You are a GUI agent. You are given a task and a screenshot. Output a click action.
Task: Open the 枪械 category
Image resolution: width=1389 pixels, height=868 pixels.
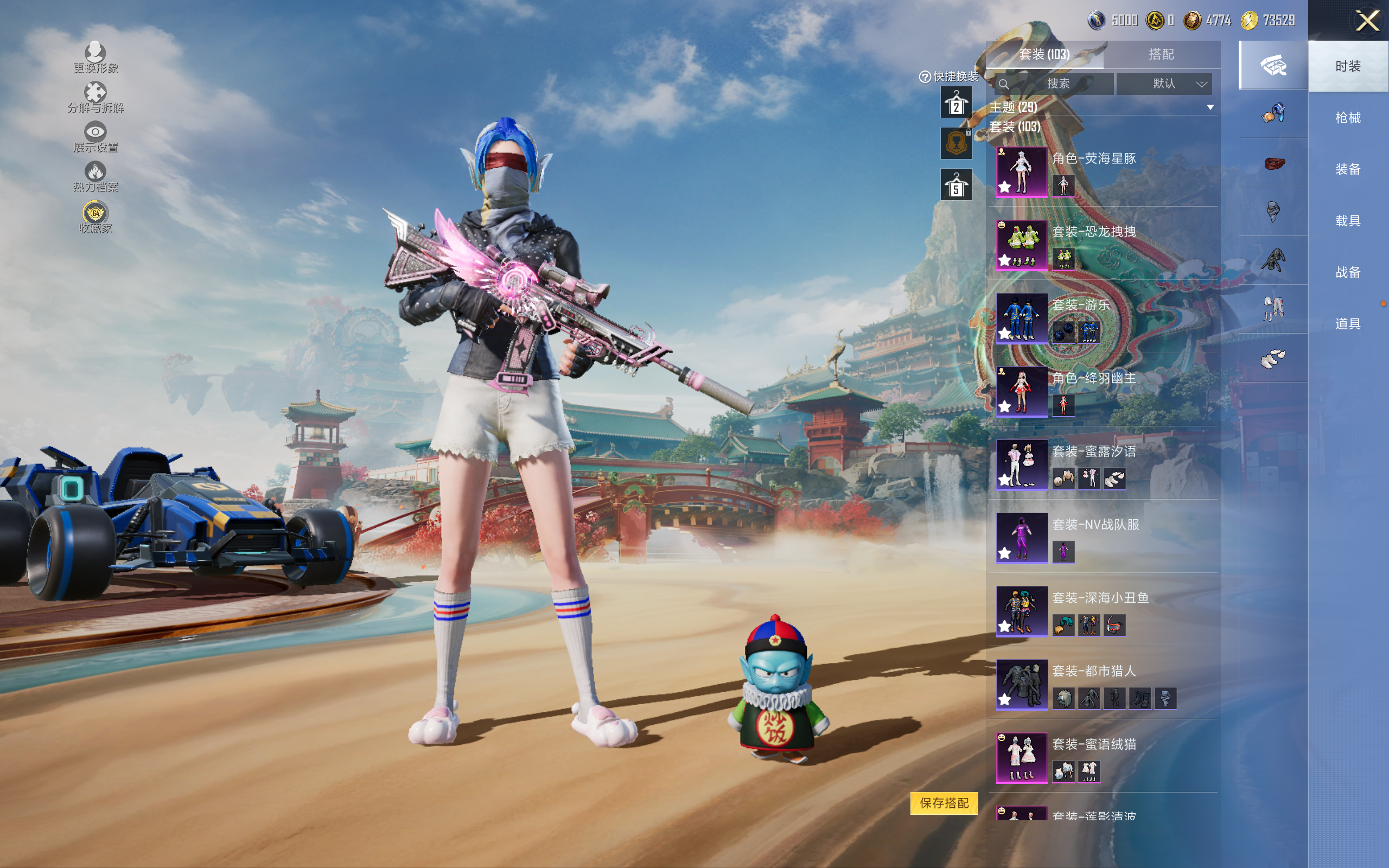pyautogui.click(x=1348, y=118)
